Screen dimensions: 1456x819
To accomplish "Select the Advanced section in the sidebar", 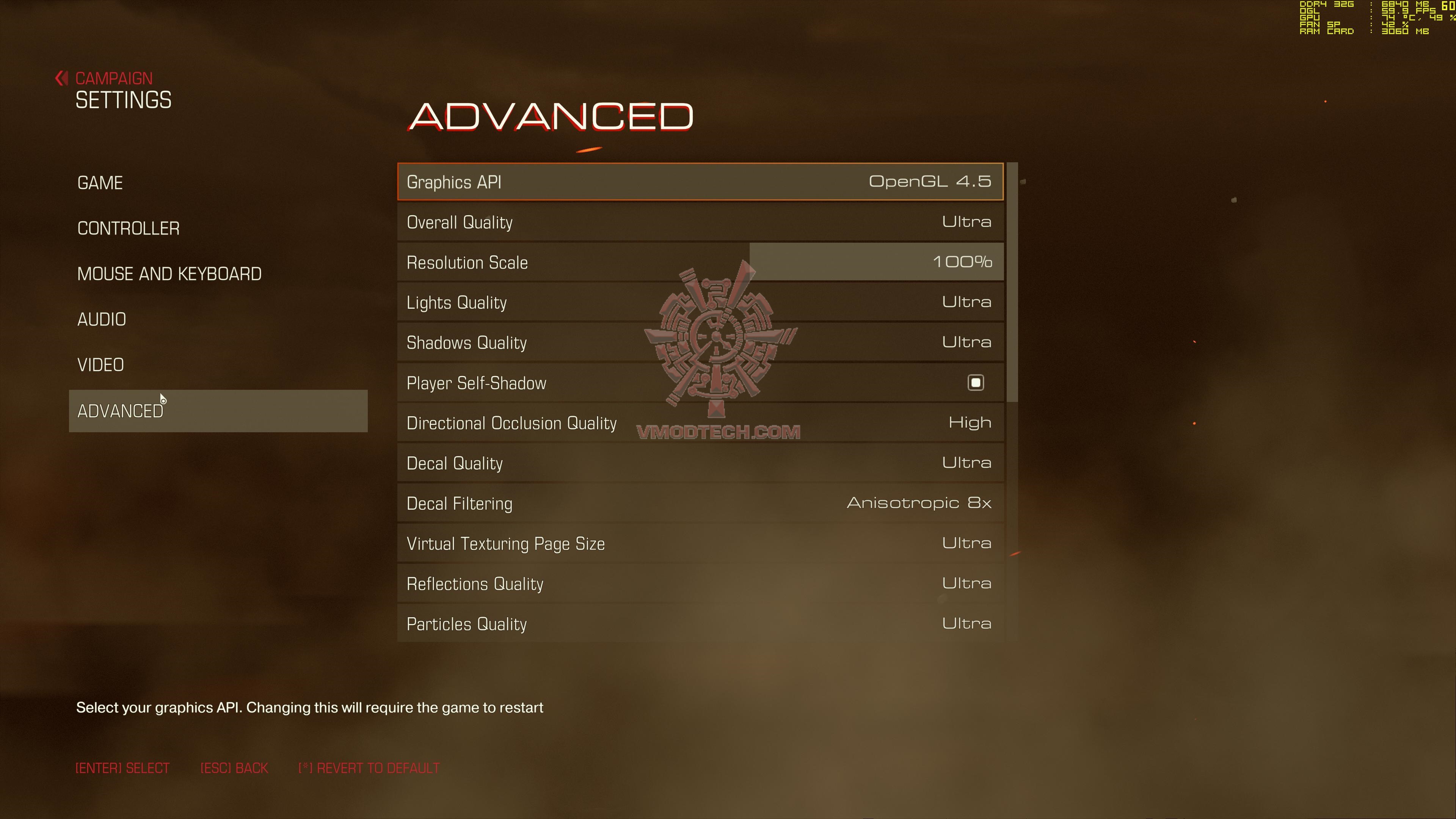I will (218, 411).
